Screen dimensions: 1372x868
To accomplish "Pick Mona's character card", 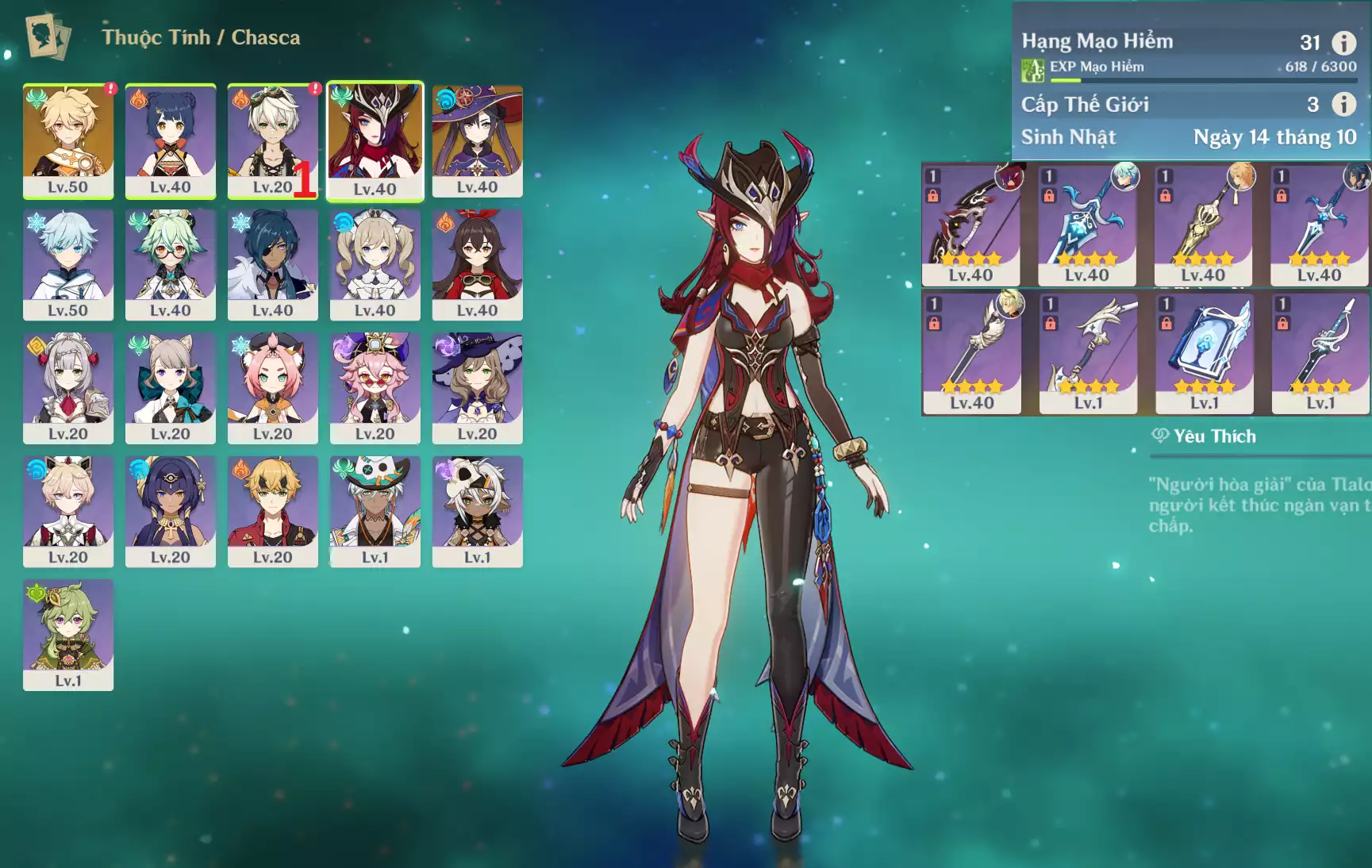I will click(x=477, y=140).
